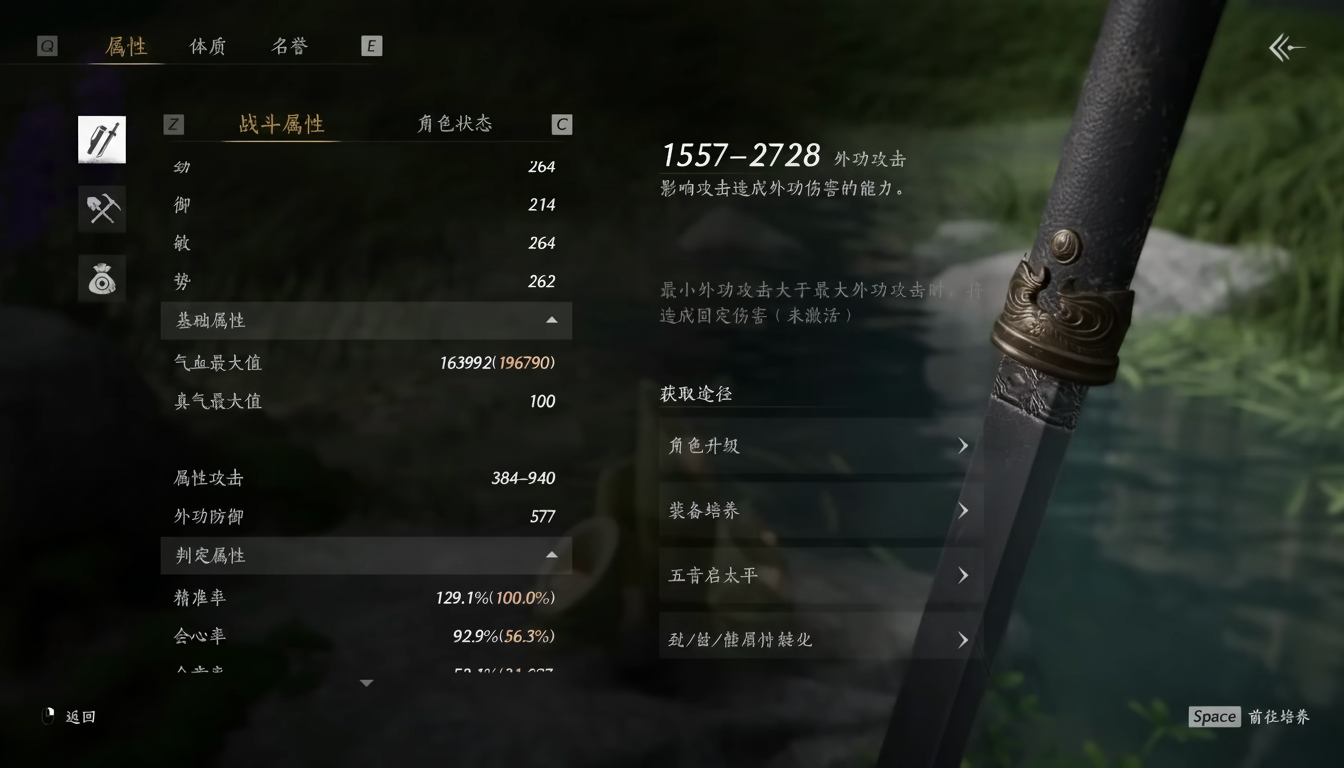Click the money bag inventory icon

coord(101,278)
